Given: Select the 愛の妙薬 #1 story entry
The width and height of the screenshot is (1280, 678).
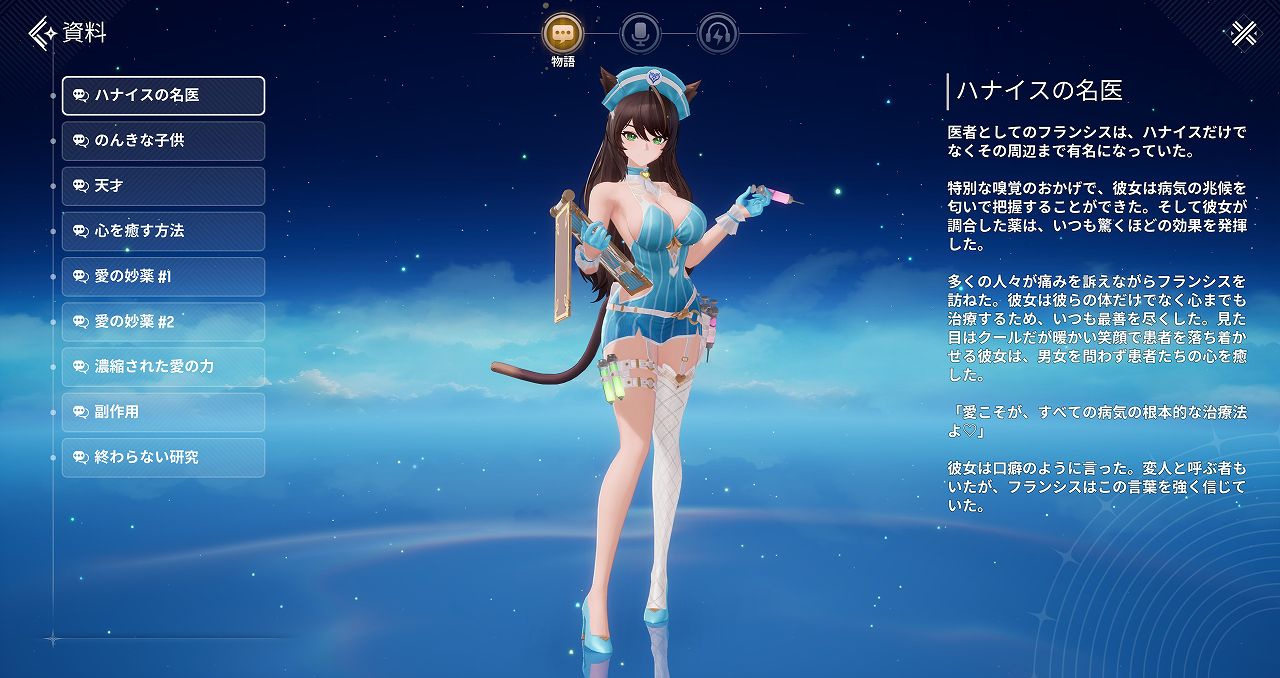Looking at the screenshot, I should tap(163, 276).
